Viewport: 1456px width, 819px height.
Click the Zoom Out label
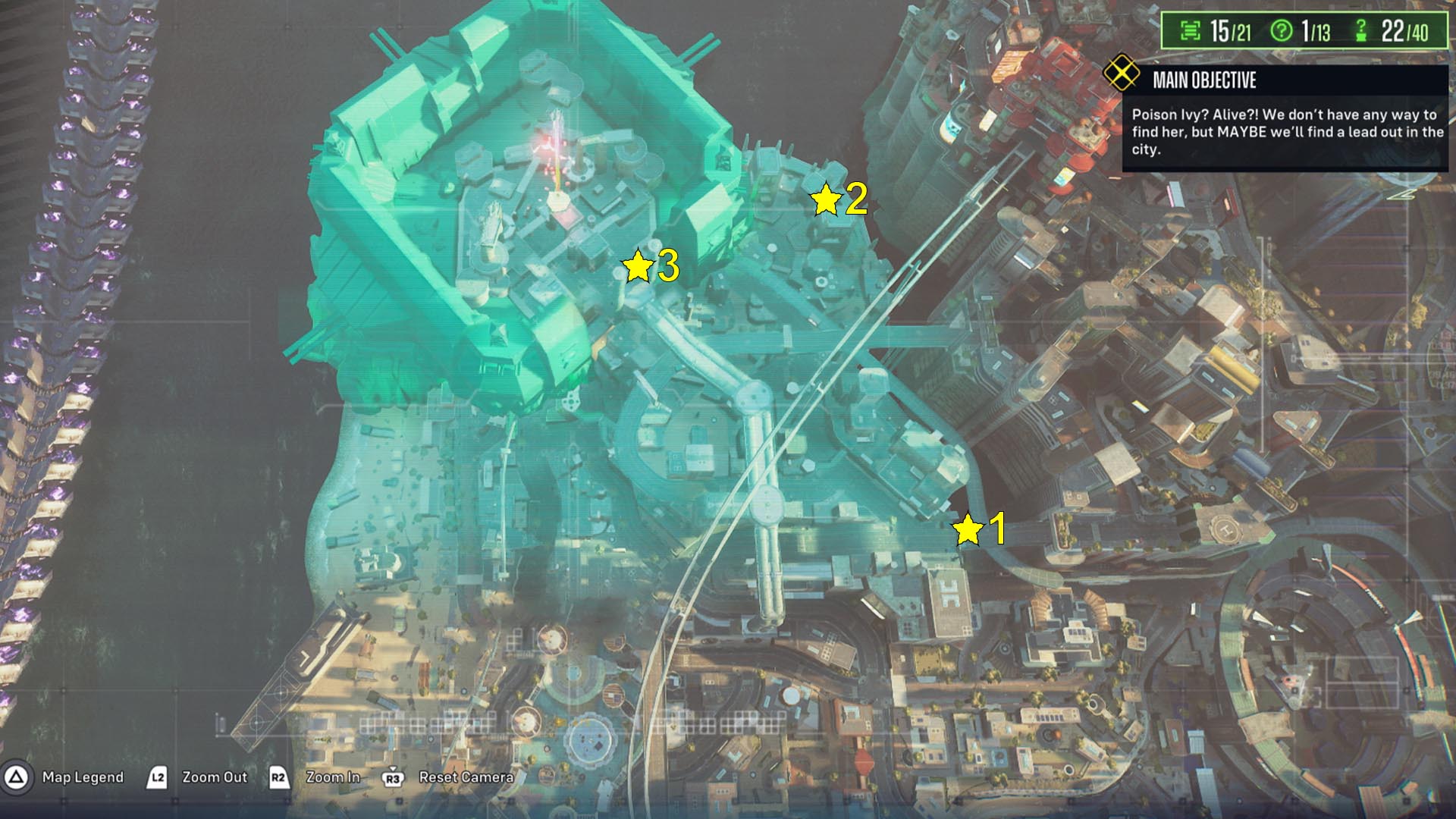215,777
